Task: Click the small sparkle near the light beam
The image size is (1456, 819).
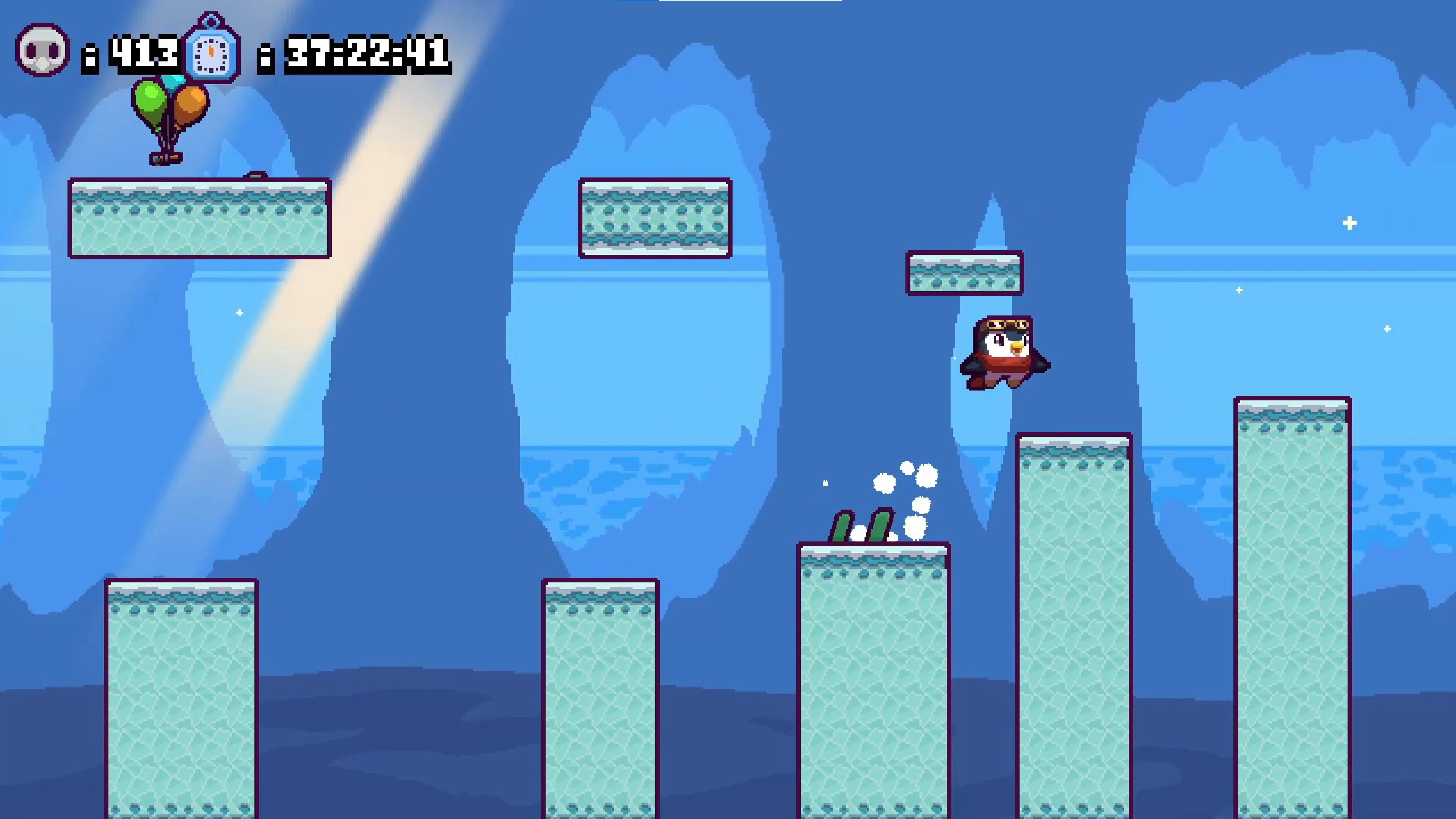Action: 240,312
